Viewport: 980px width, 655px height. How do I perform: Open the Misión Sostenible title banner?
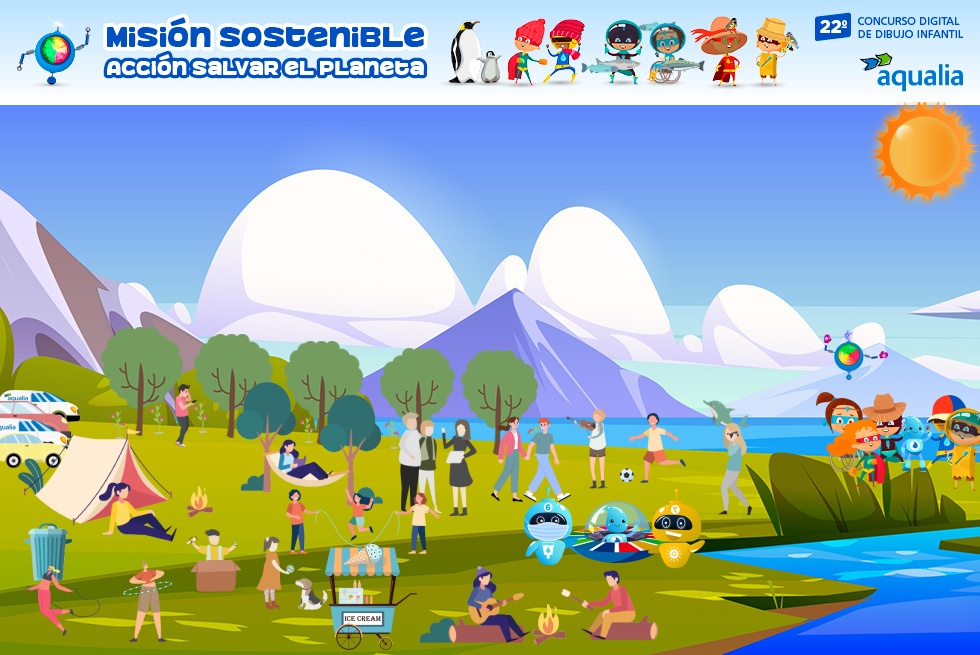click(x=265, y=52)
